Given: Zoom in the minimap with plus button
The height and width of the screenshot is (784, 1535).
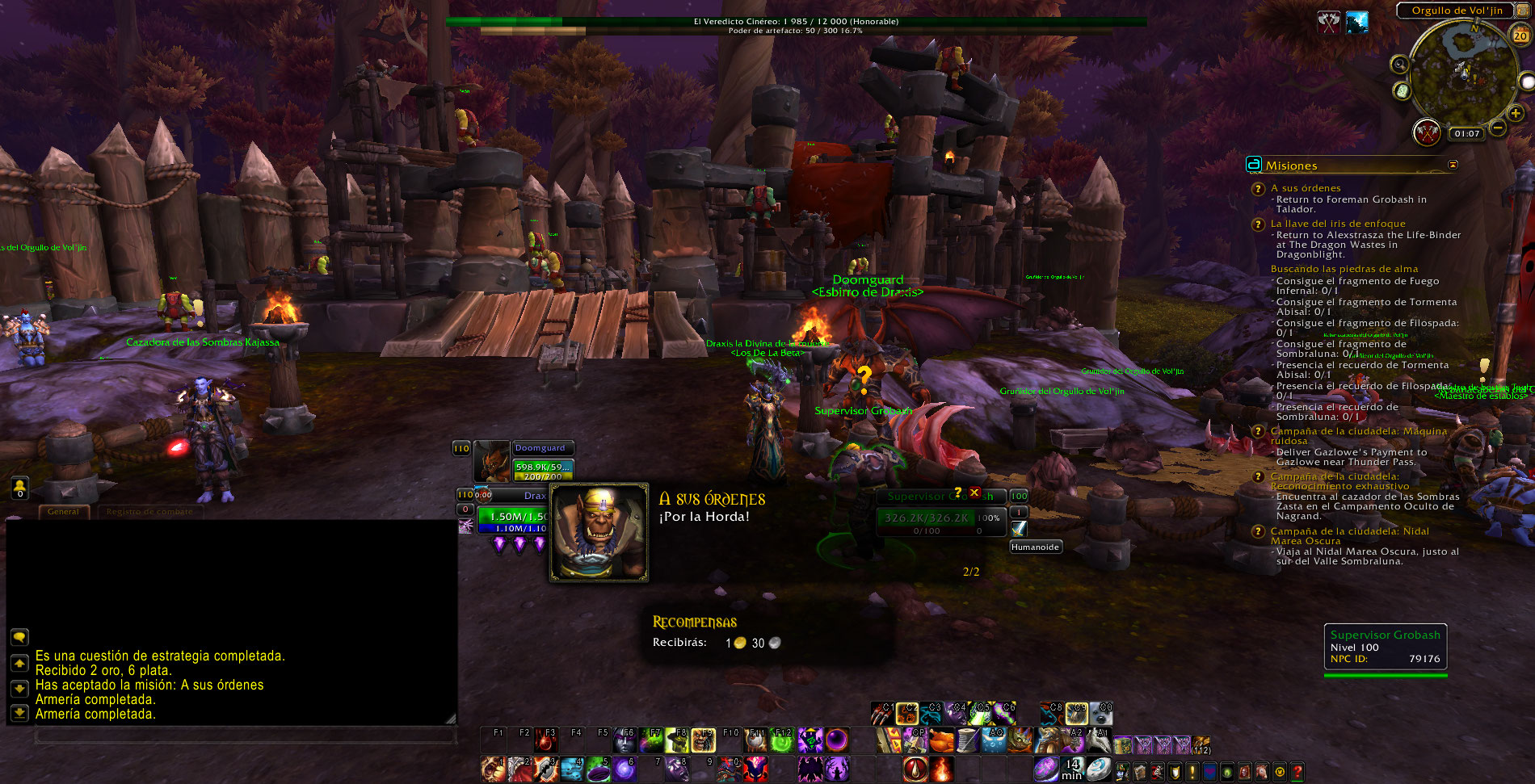Looking at the screenshot, I should click(1516, 114).
